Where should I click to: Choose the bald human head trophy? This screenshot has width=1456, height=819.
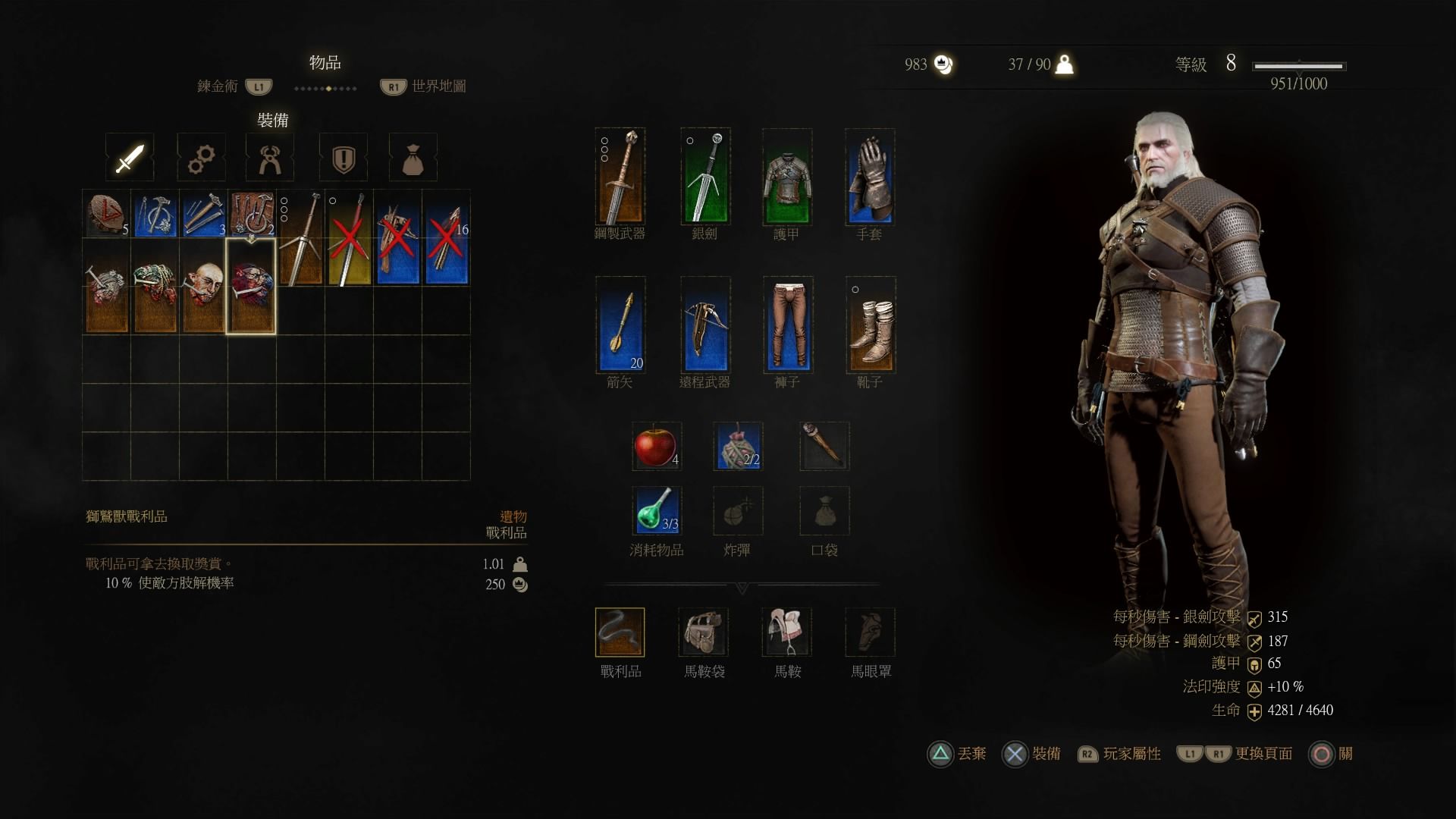(203, 287)
